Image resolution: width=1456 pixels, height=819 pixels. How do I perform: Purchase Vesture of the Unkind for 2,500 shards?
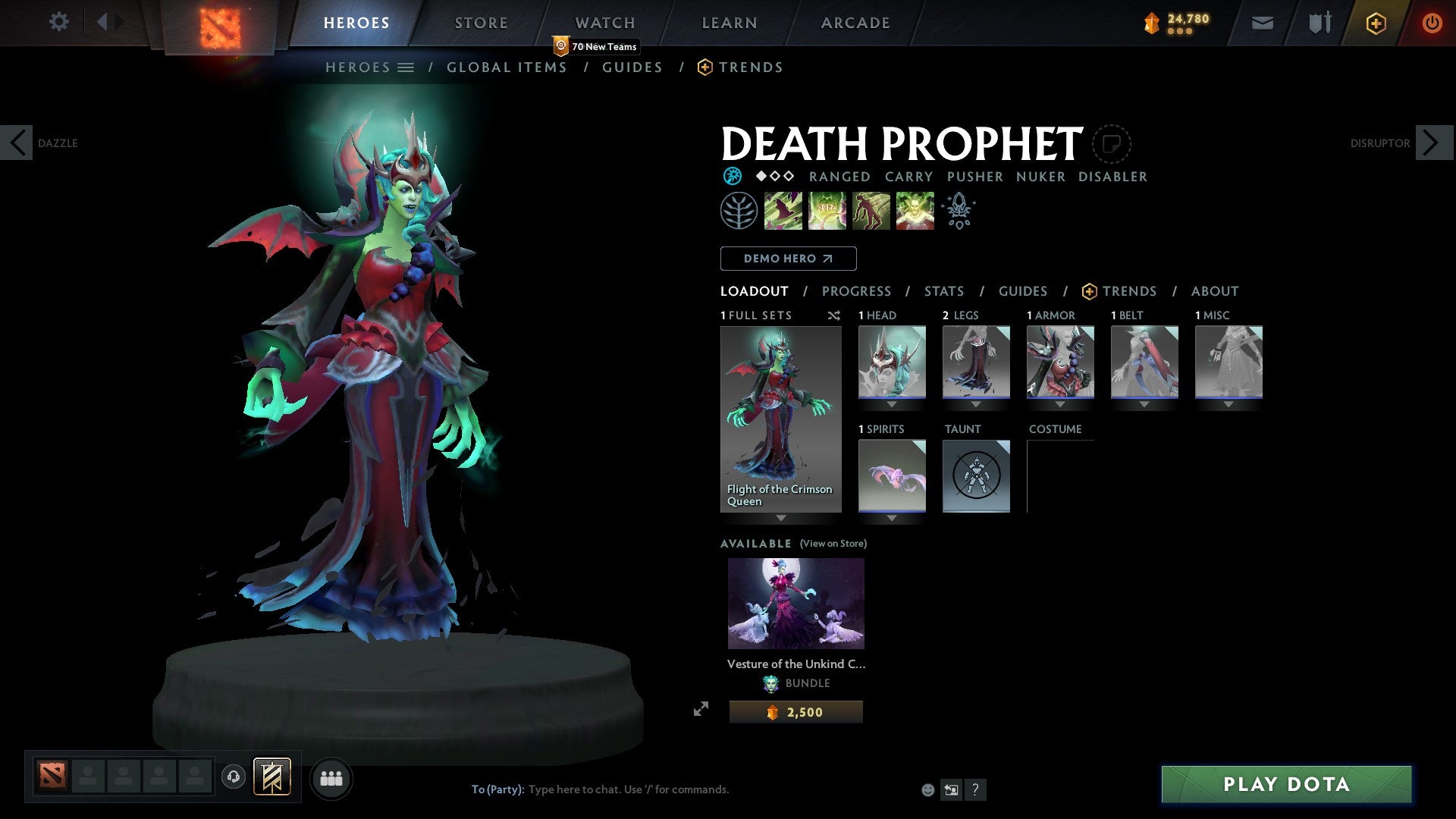click(x=795, y=711)
